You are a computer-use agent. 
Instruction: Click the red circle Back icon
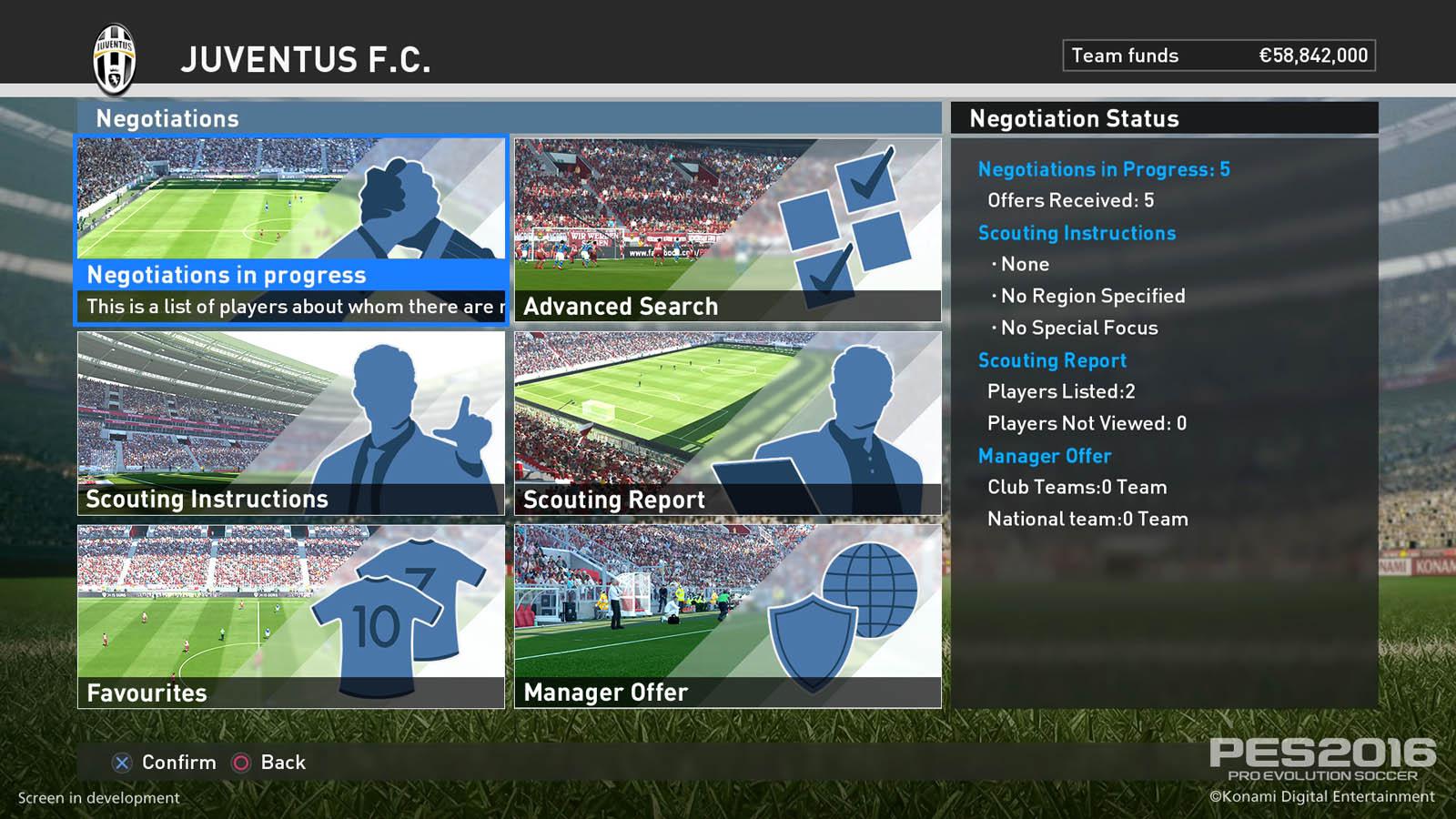click(241, 763)
